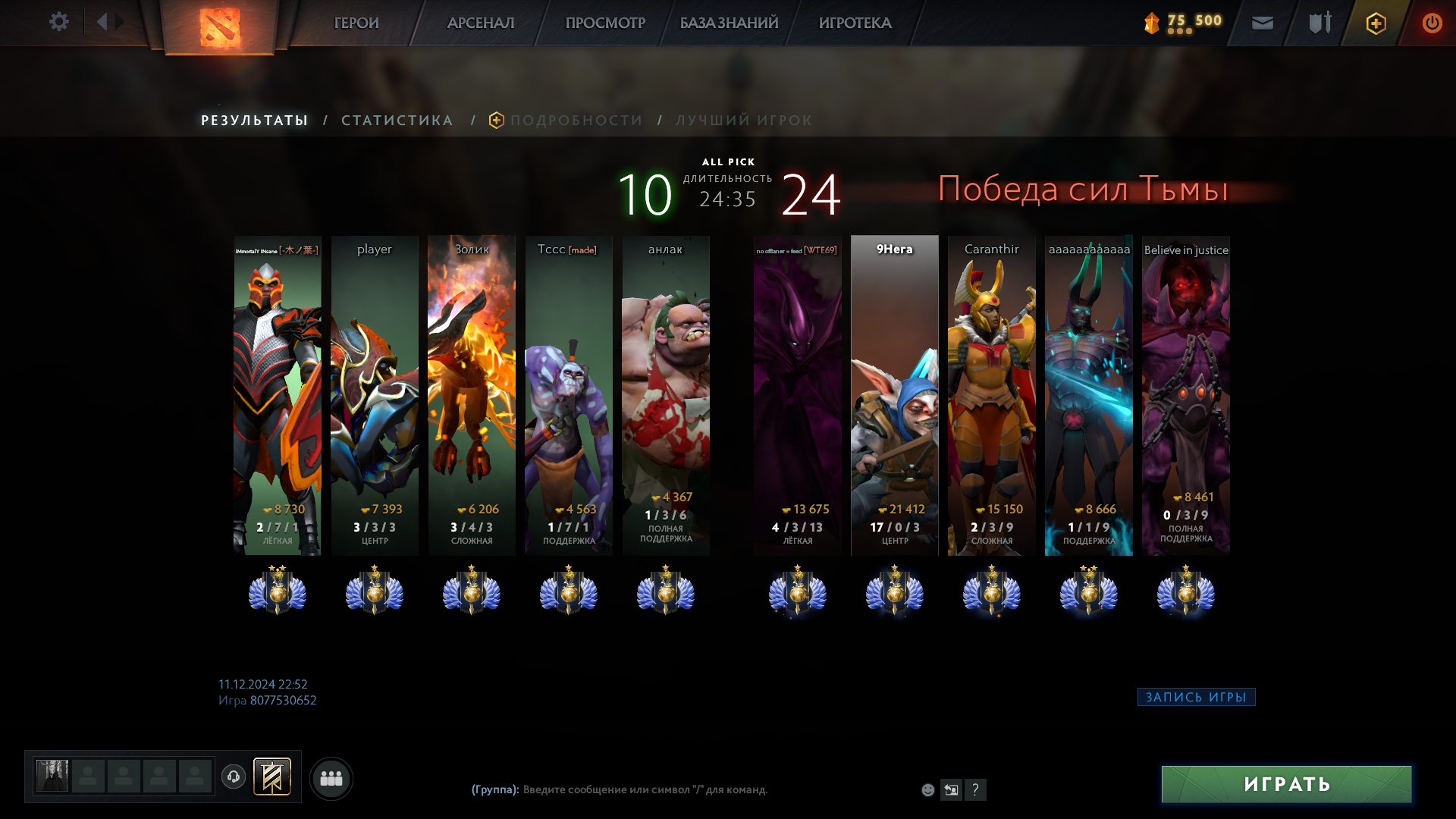This screenshot has width=1456, height=819.
Task: Click the Dota Plus gold badge icon
Action: coord(1376,24)
